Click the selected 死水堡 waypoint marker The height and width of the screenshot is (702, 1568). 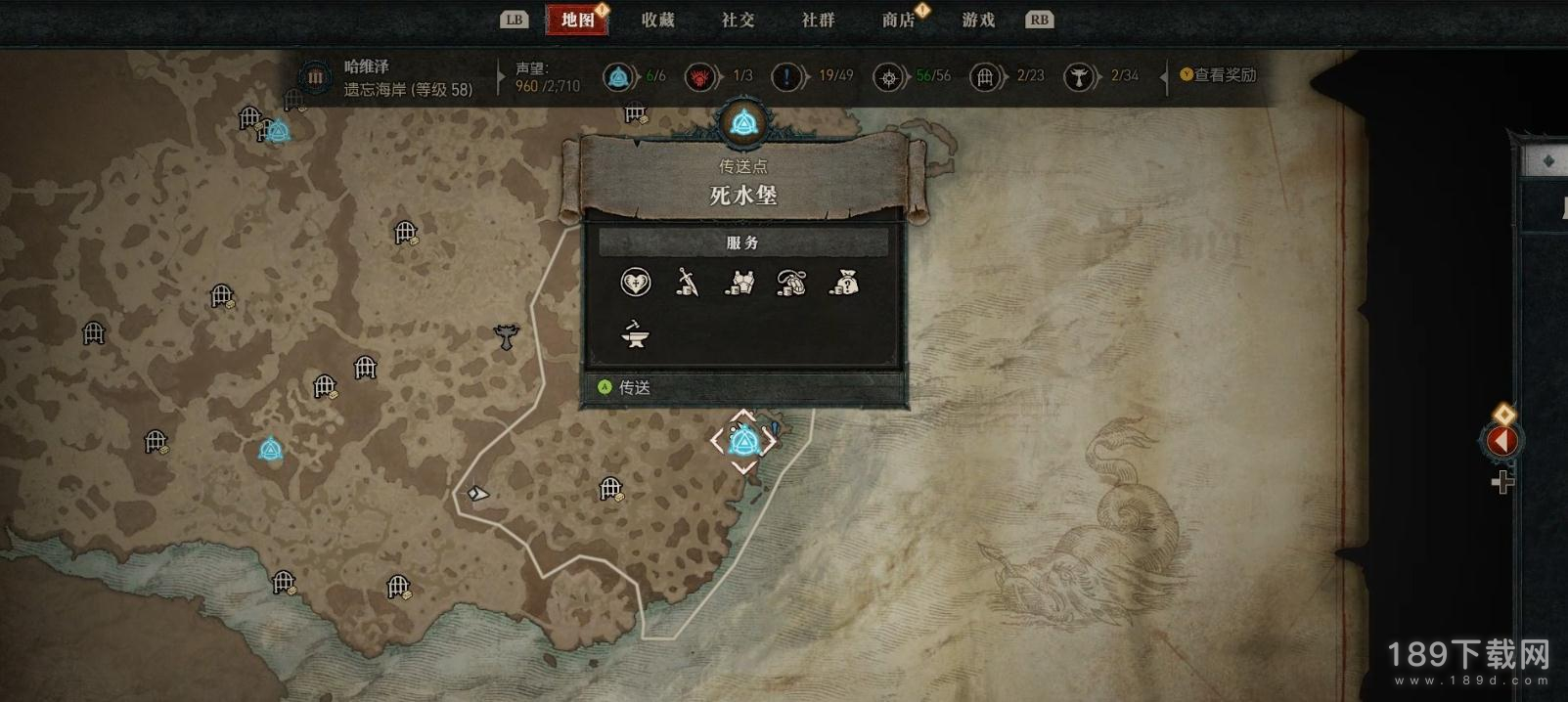tap(744, 442)
